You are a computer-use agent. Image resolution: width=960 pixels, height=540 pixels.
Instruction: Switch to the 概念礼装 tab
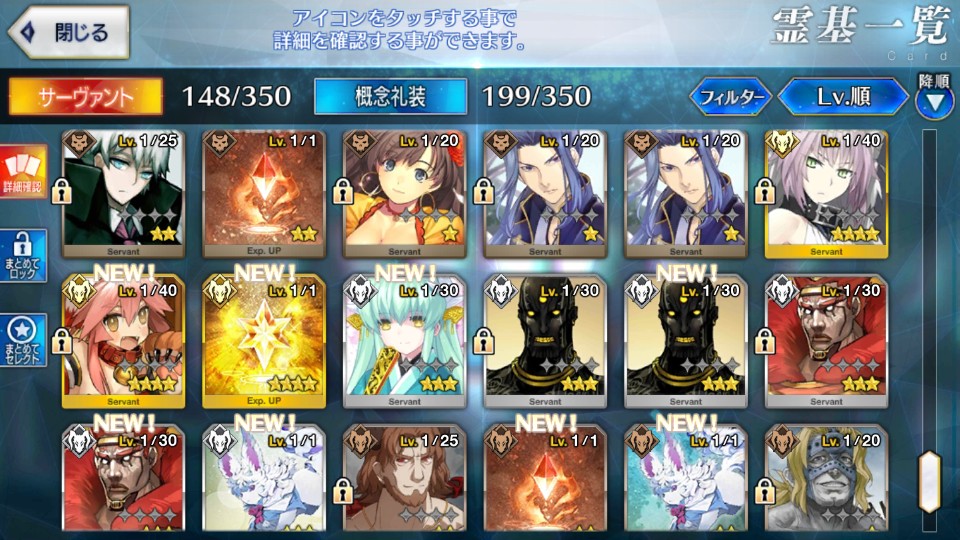(x=390, y=96)
